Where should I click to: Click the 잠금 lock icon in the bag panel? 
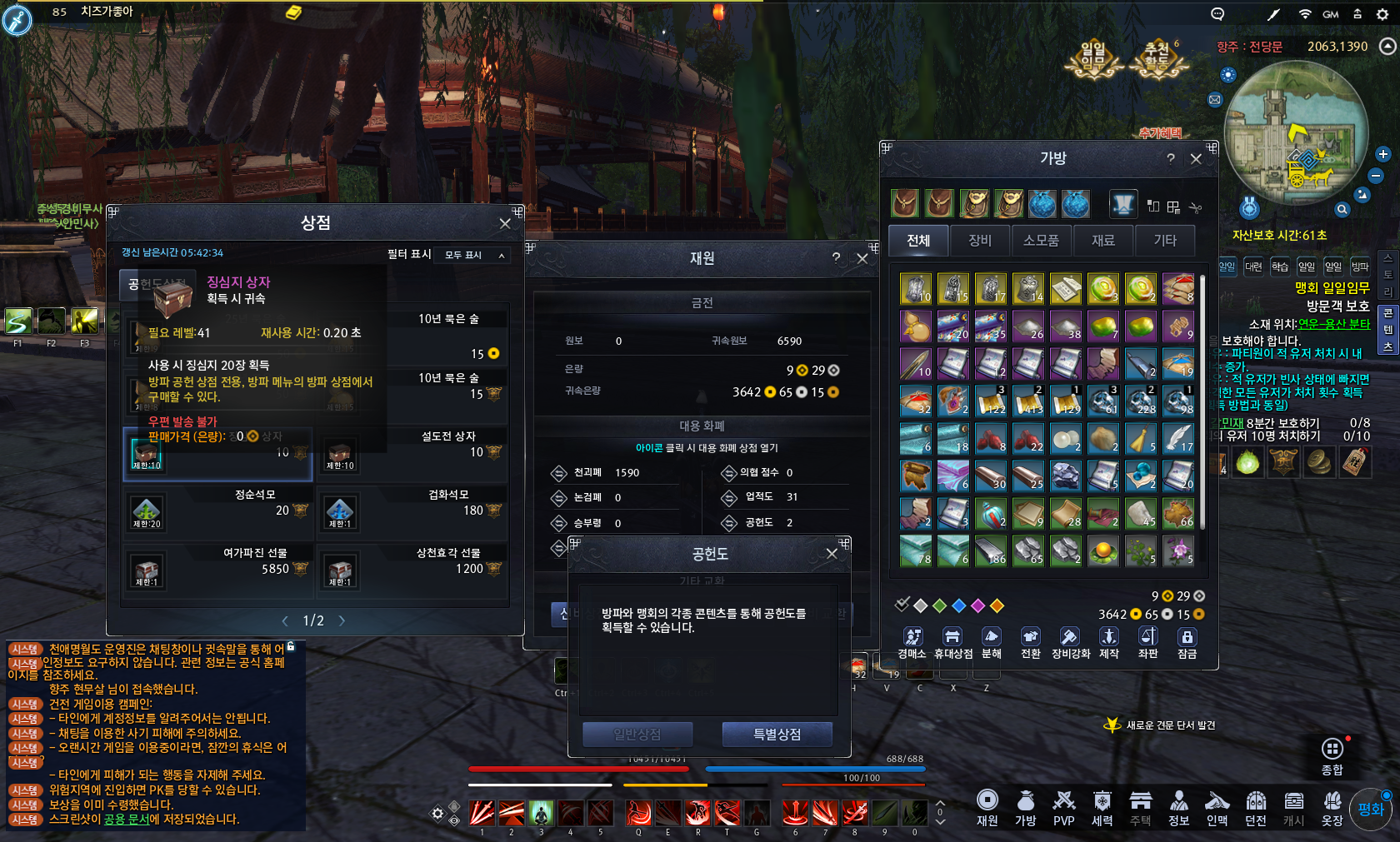coord(1187,637)
